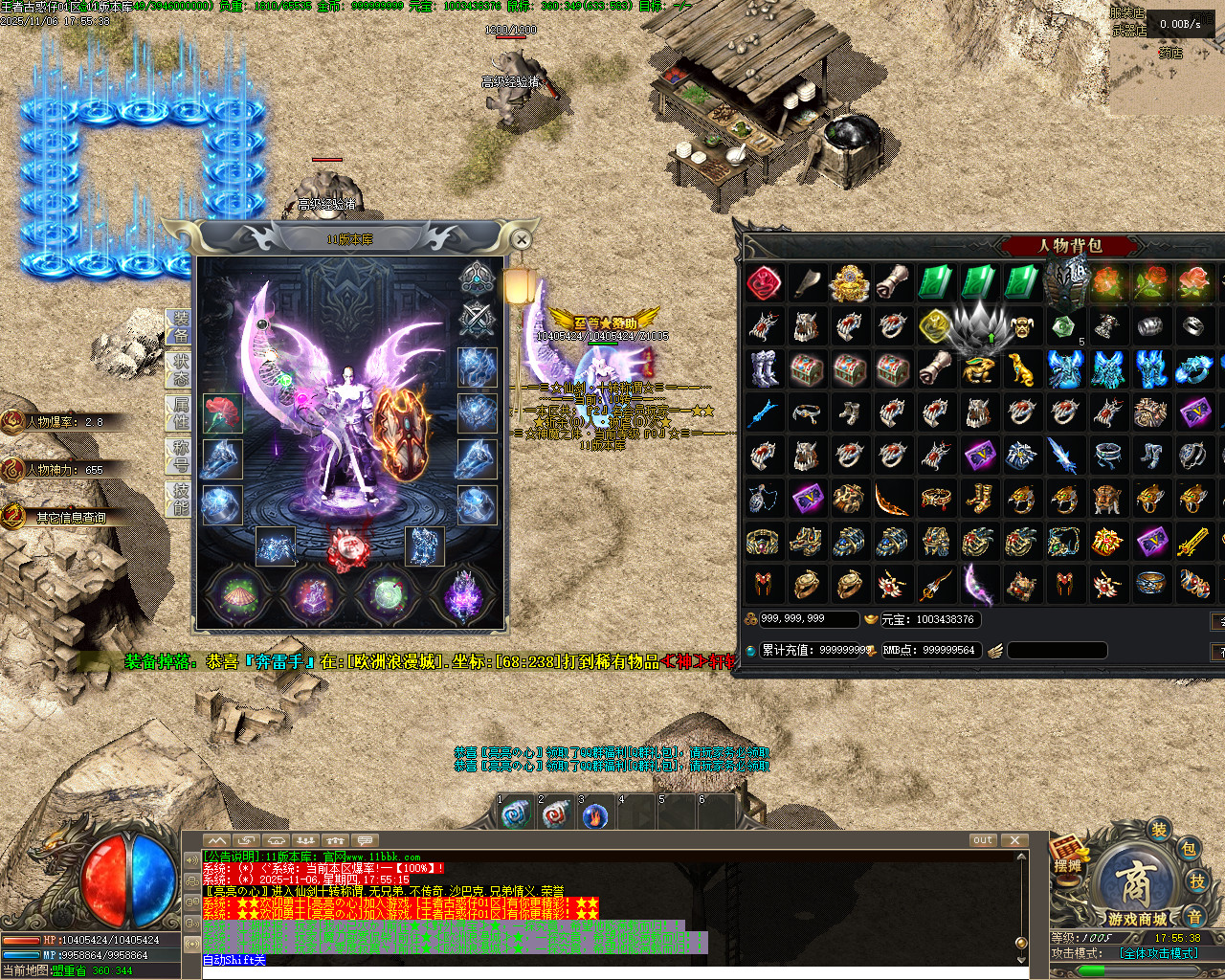Open the bag with the 包 button
Viewport: 1225px width, 980px height.
pos(1188,848)
